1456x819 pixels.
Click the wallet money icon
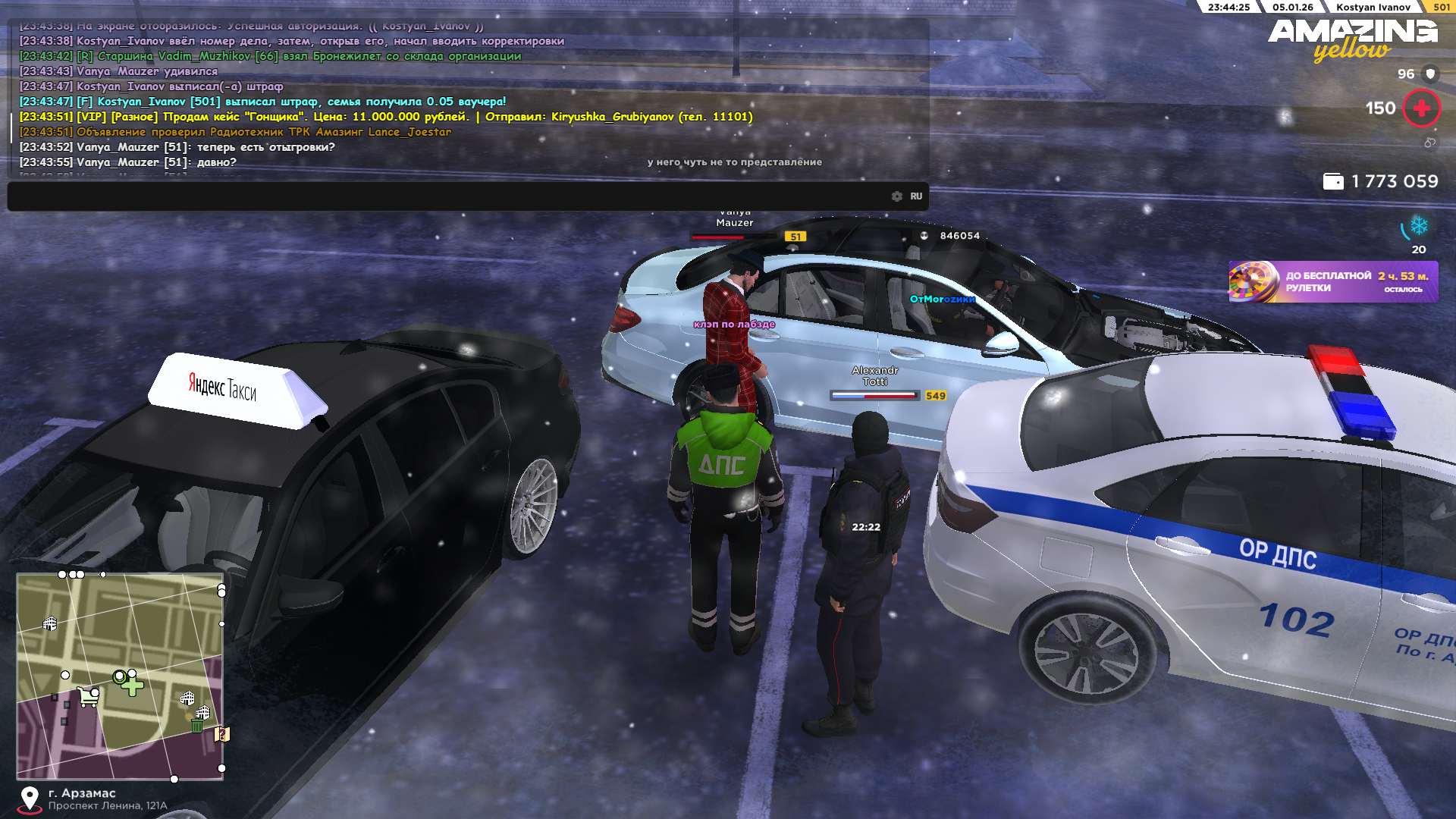click(1332, 181)
